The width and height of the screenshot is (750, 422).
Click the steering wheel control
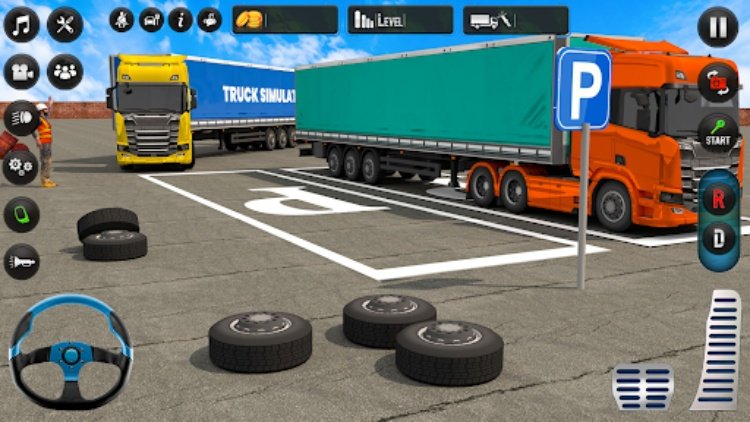tap(70, 352)
